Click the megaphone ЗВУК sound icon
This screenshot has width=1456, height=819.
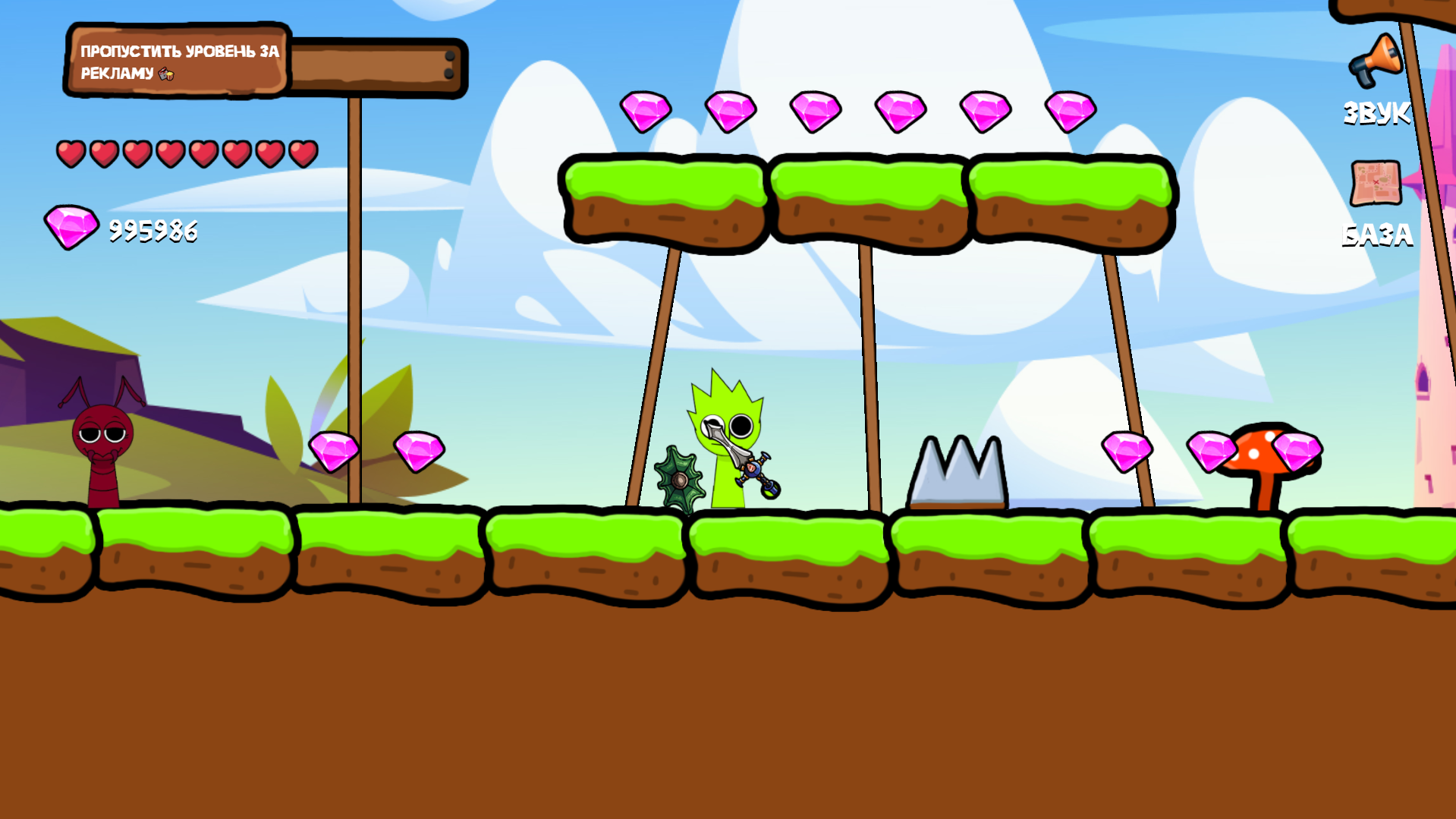(1377, 58)
